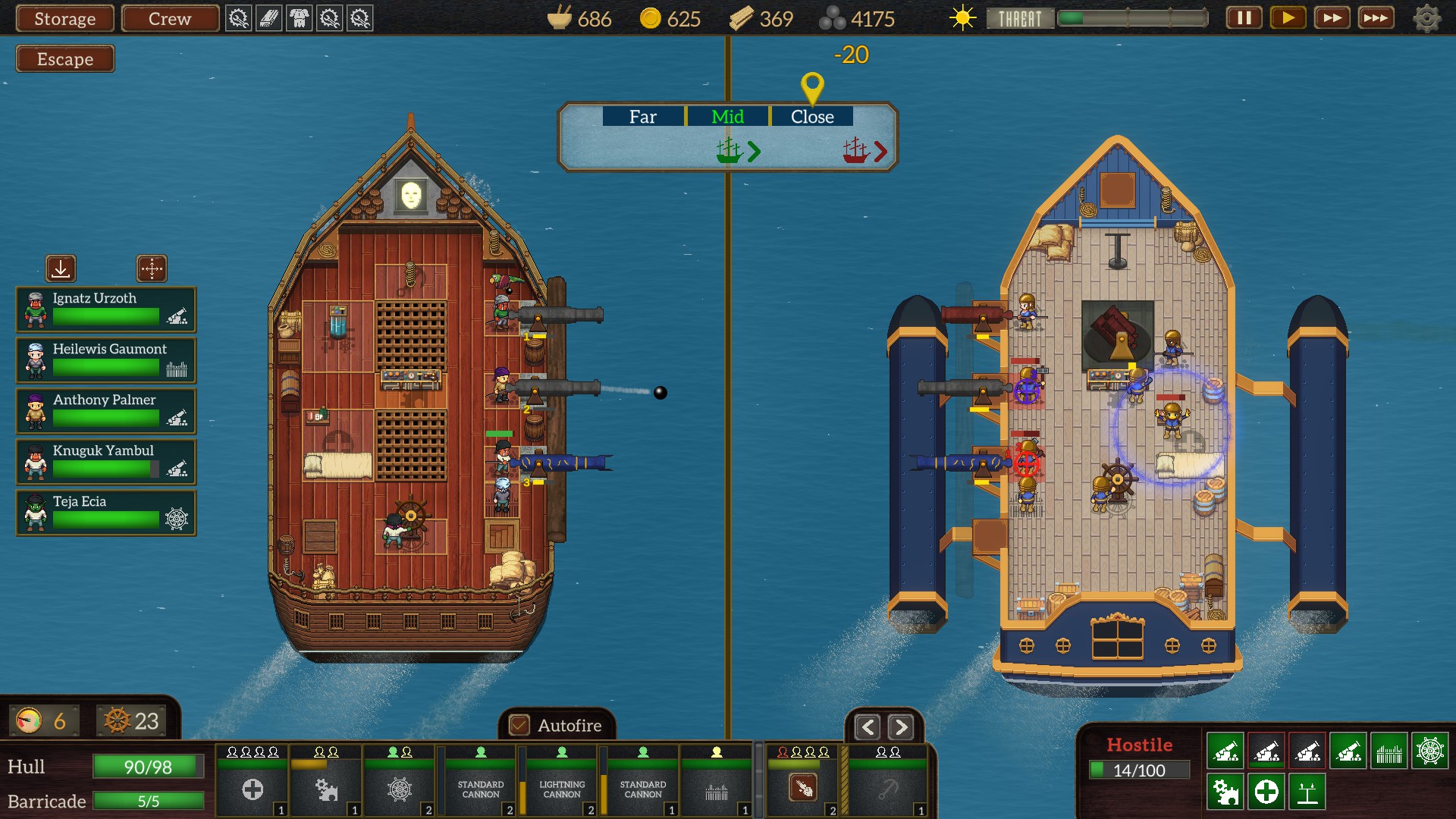Screen dimensions: 1456x819
Task: Select crew member Heilewis Gaumont
Action: [106, 360]
